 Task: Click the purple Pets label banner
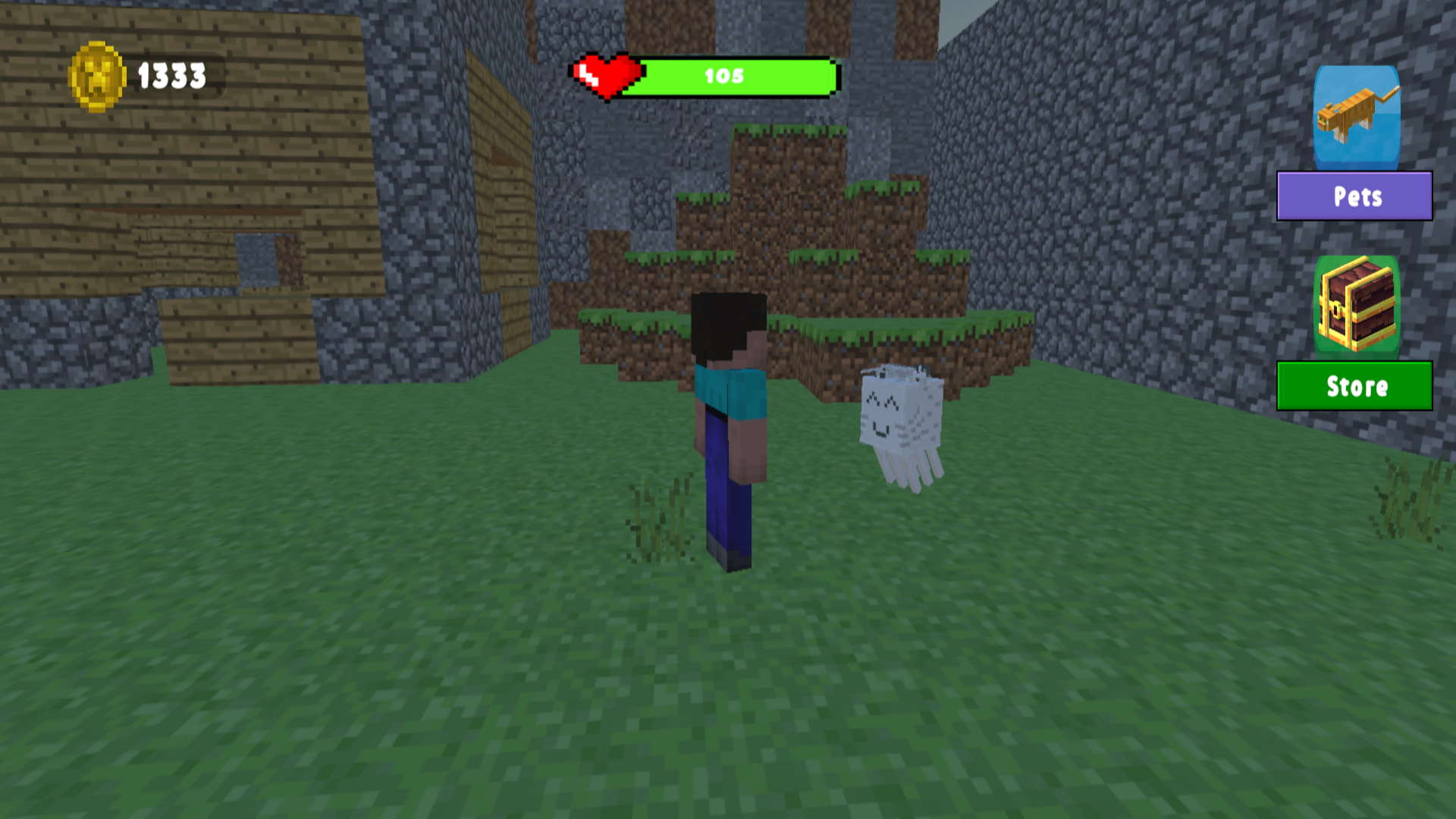tap(1354, 196)
